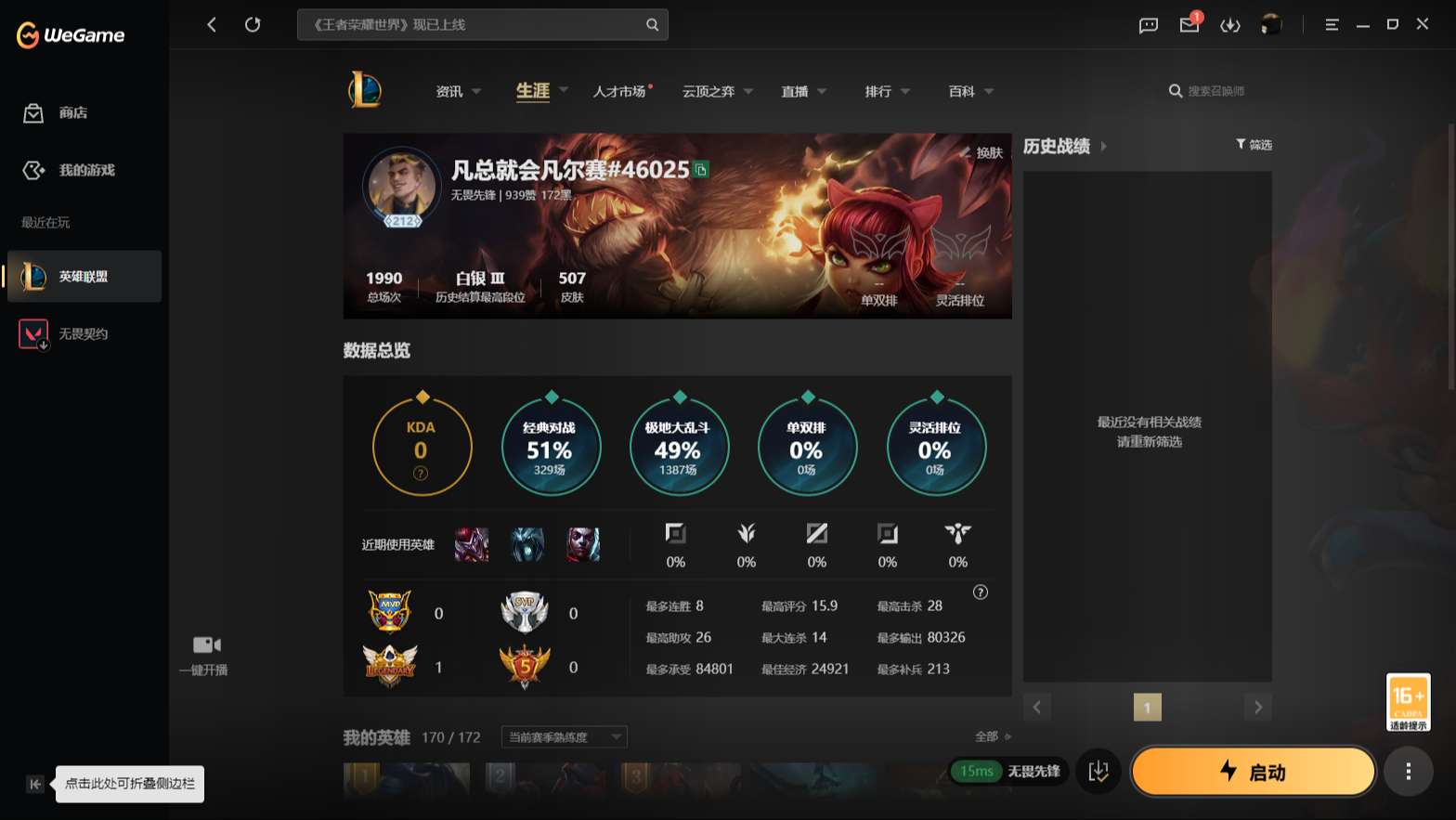Toggle the MVP badge counter

390,611
